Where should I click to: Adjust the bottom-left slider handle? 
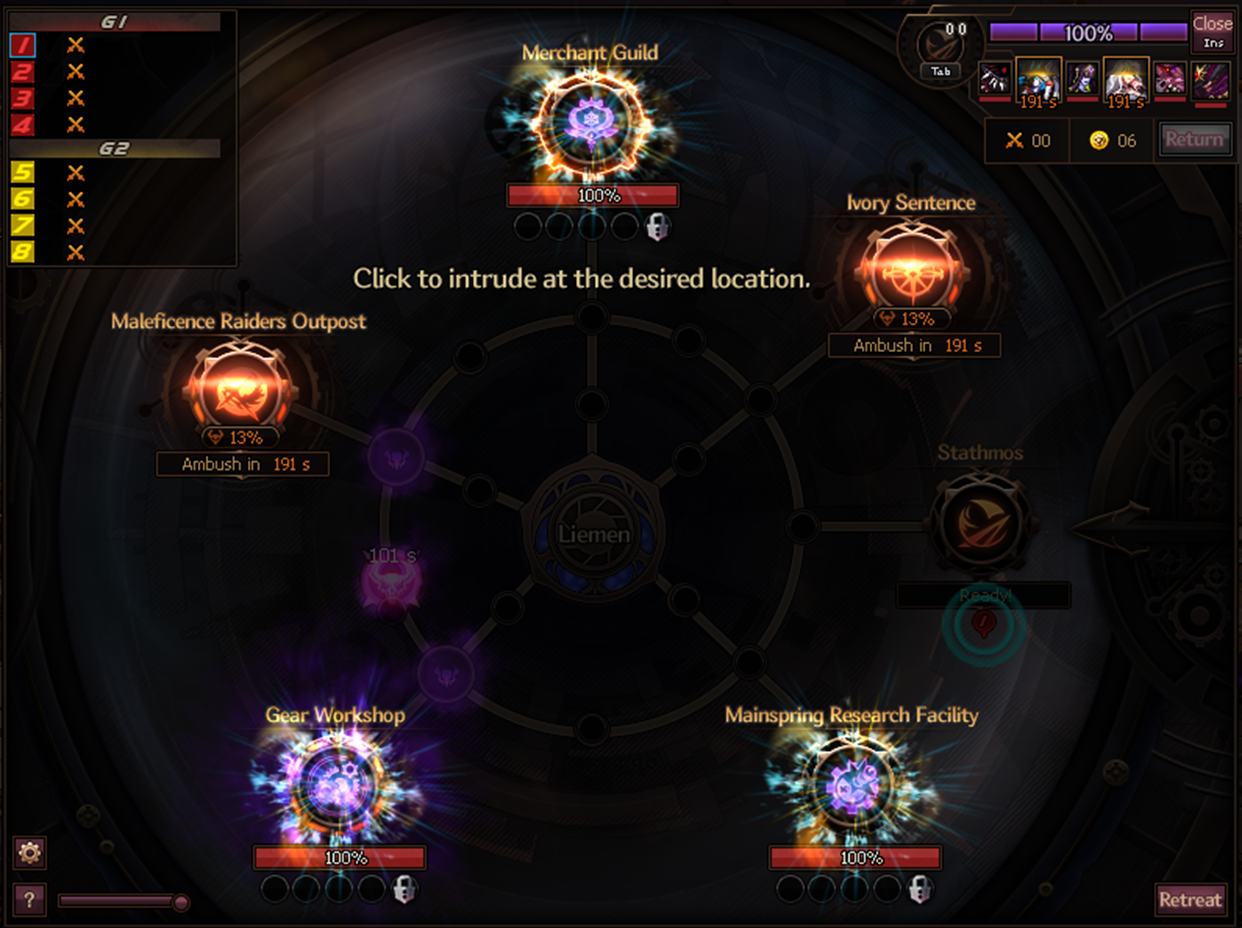click(x=181, y=903)
